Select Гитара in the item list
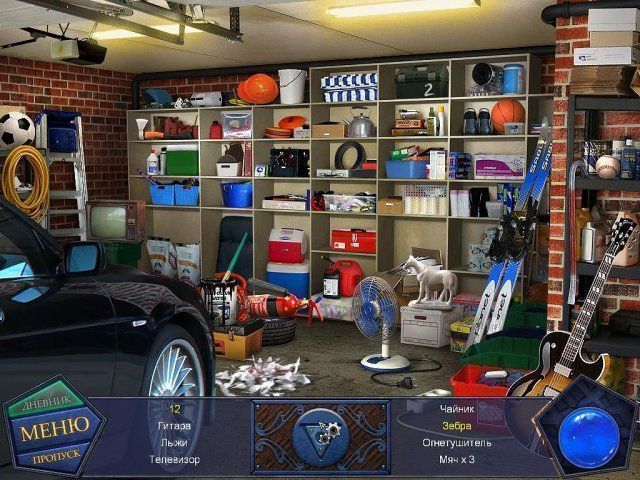 (174, 425)
